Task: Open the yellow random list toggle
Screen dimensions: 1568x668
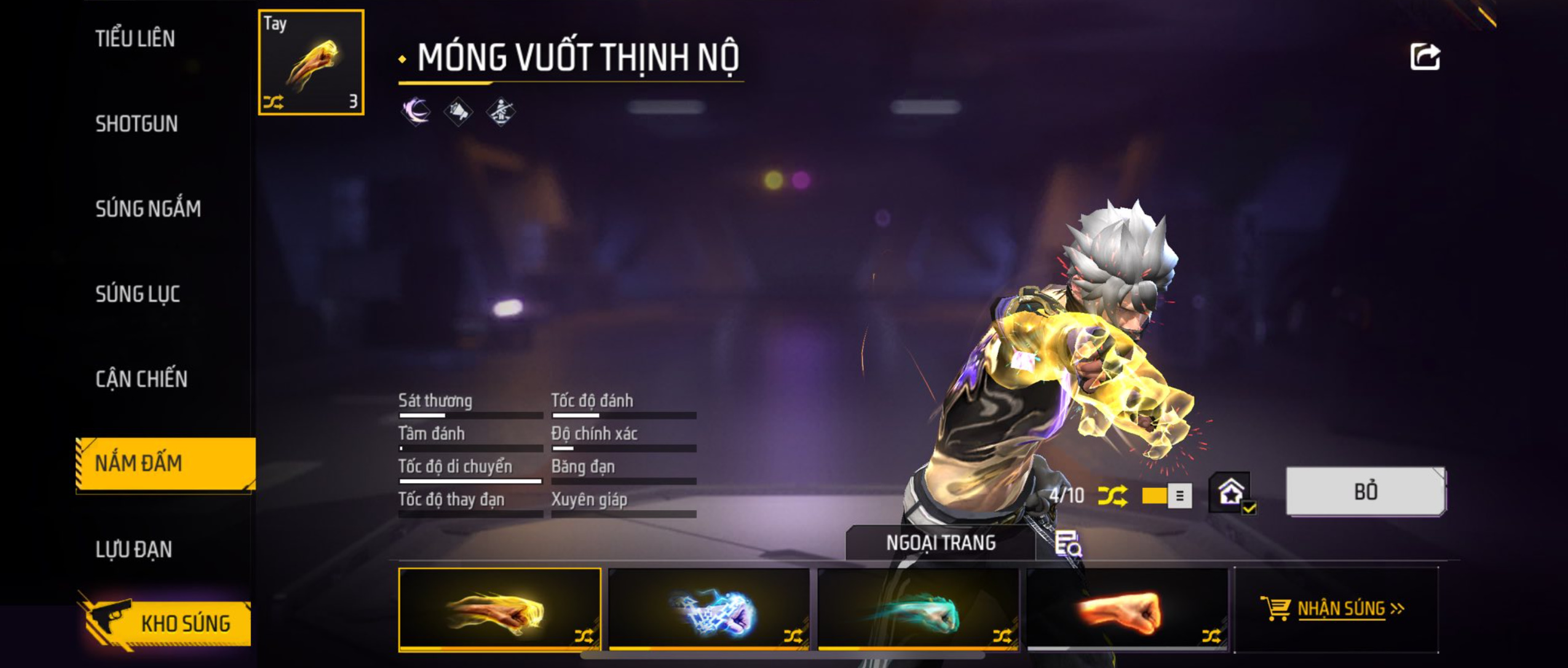Action: [1166, 496]
